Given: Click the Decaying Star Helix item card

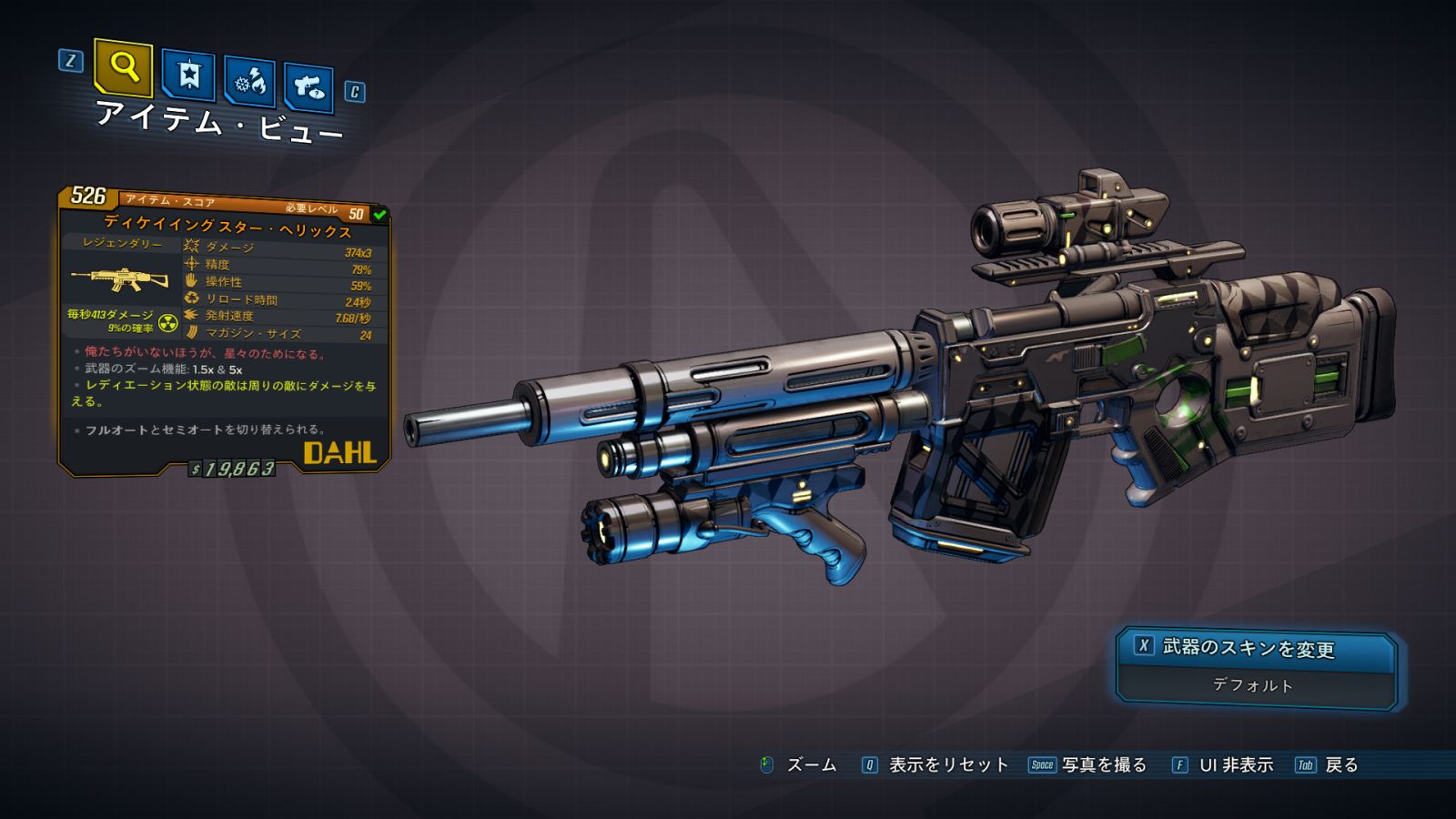Looking at the screenshot, I should tap(224, 332).
